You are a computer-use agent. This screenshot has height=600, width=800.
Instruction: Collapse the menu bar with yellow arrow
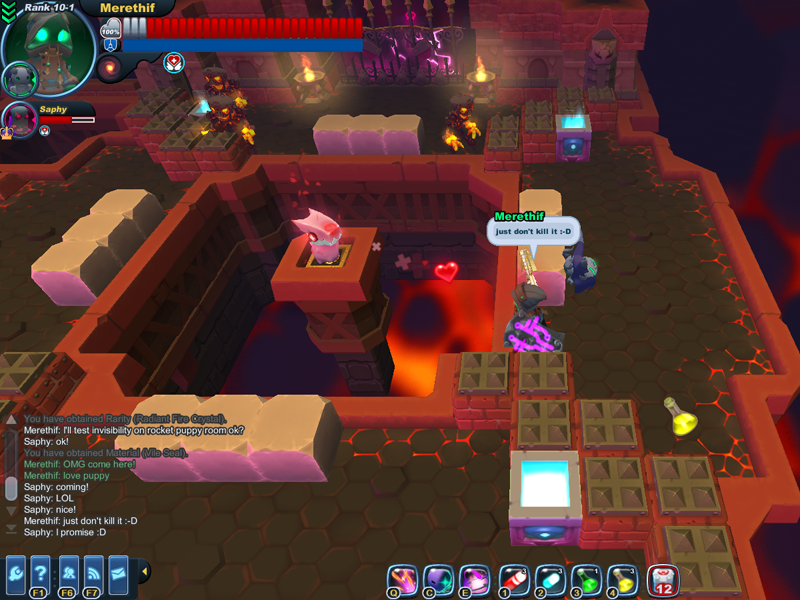(144, 572)
